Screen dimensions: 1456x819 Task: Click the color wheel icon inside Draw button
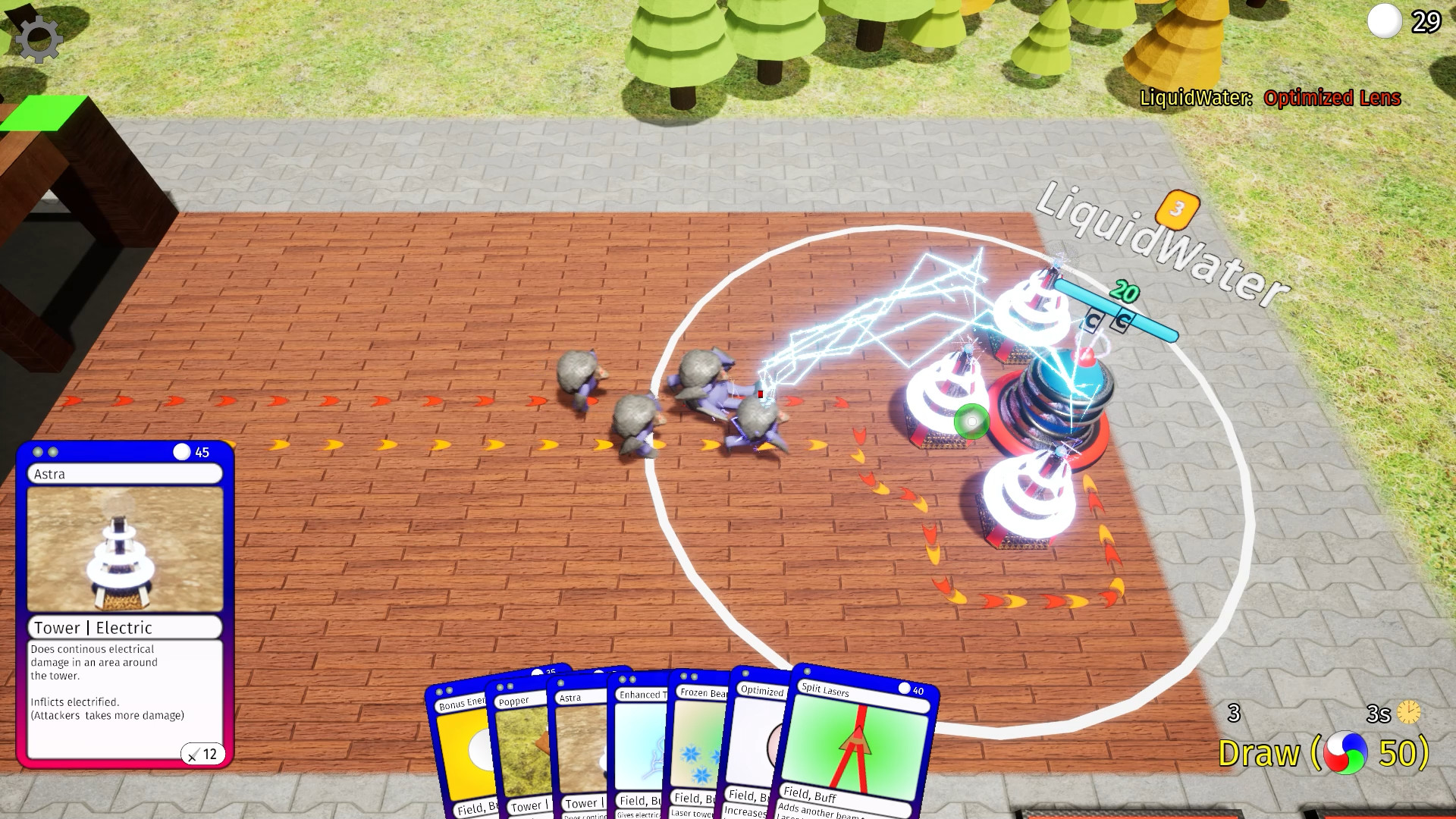pos(1345,753)
